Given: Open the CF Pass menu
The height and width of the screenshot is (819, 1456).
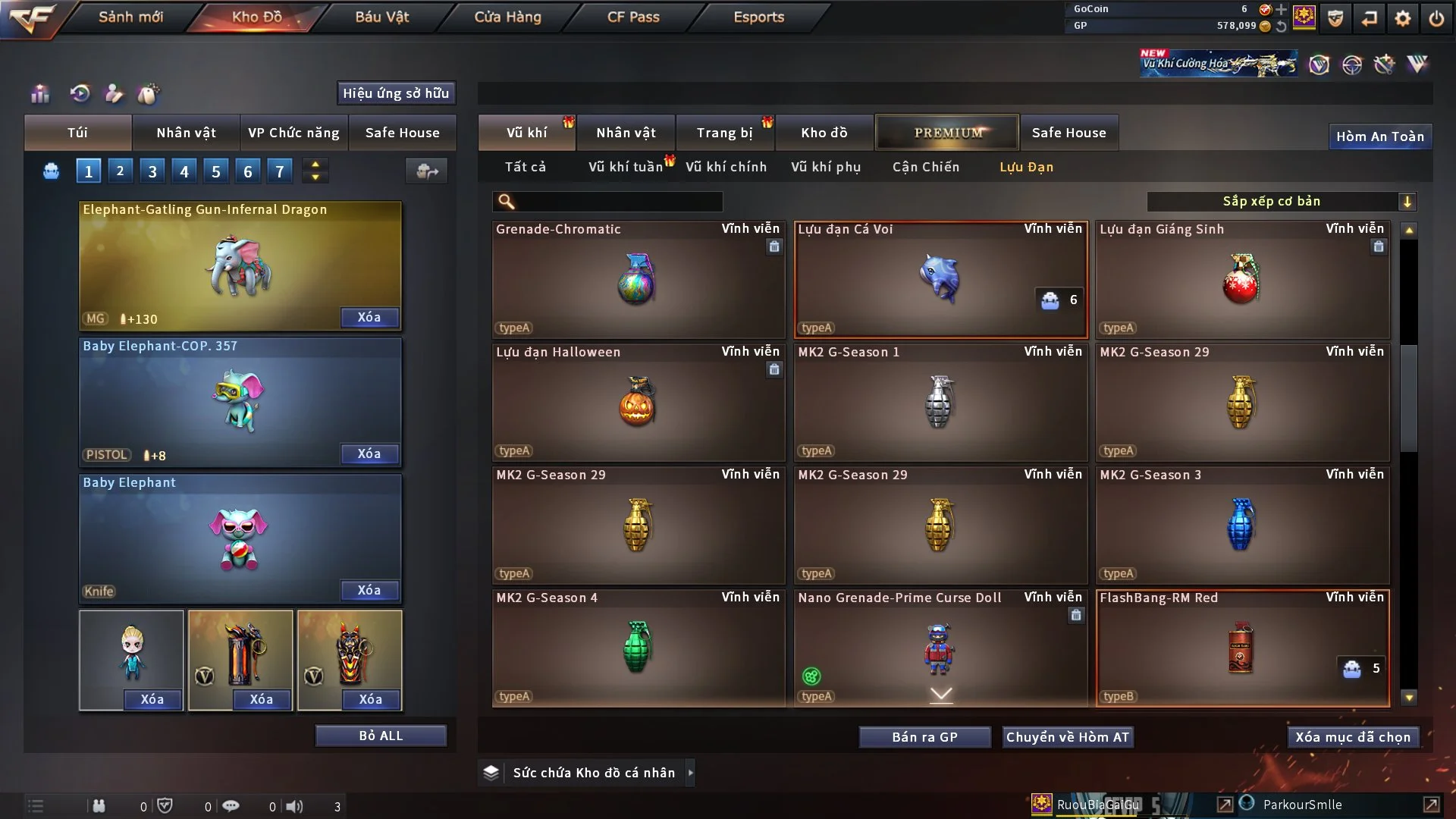Looking at the screenshot, I should [x=633, y=17].
